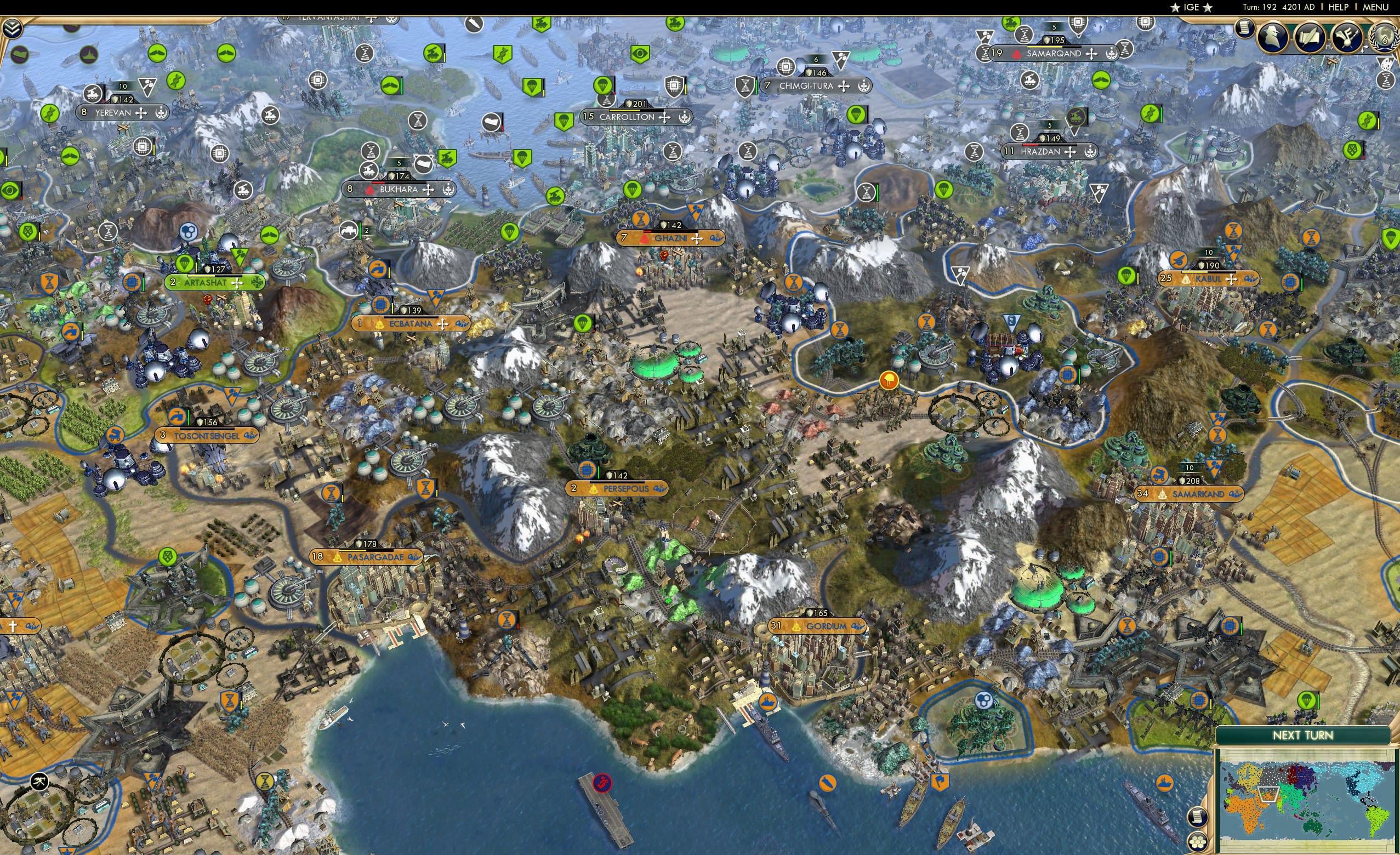Open the Culture overview icon in the top-right
Viewport: 1400px width, 855px height.
[1348, 37]
